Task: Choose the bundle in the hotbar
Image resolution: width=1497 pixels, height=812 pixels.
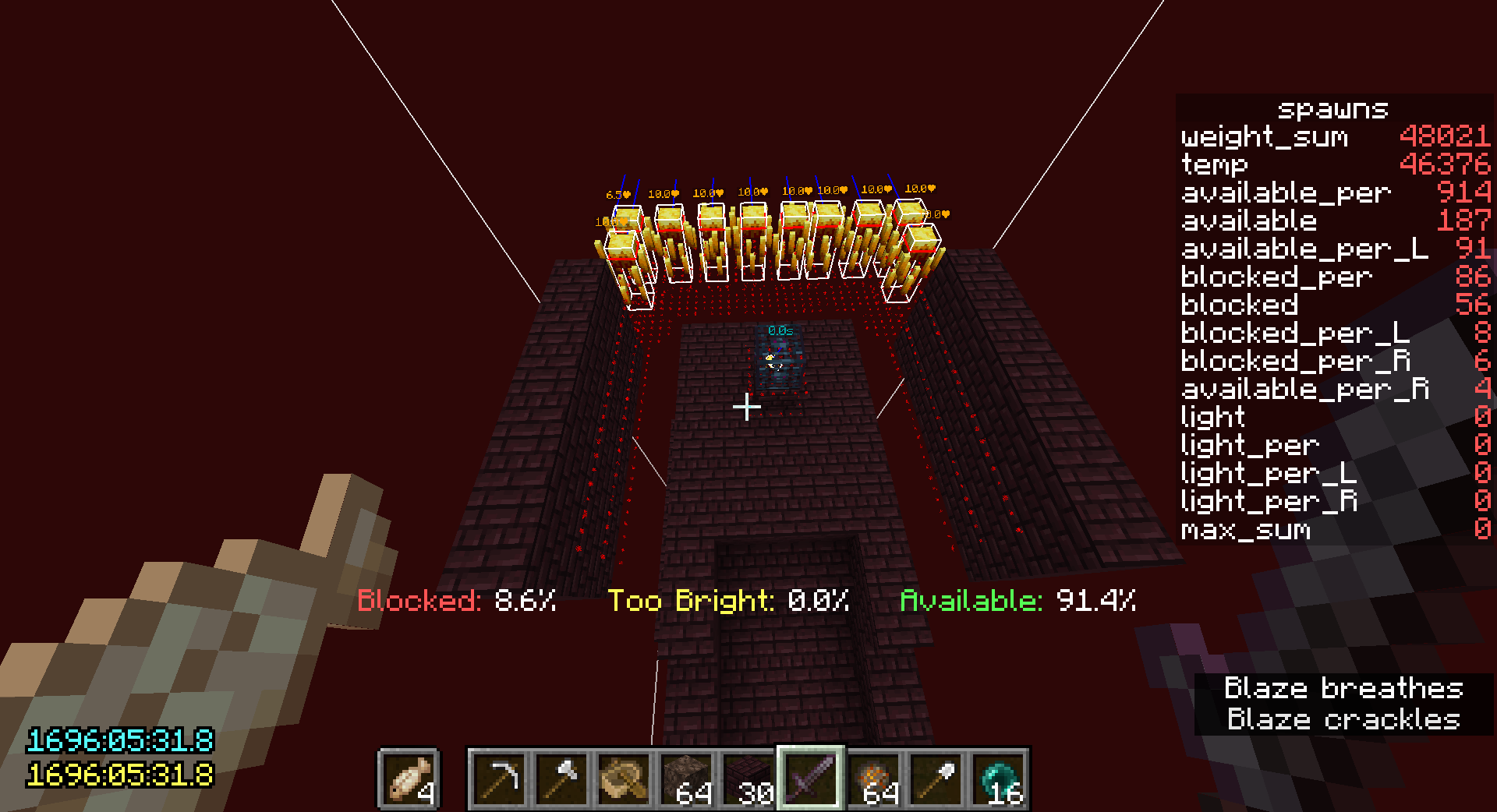Action: click(x=624, y=778)
